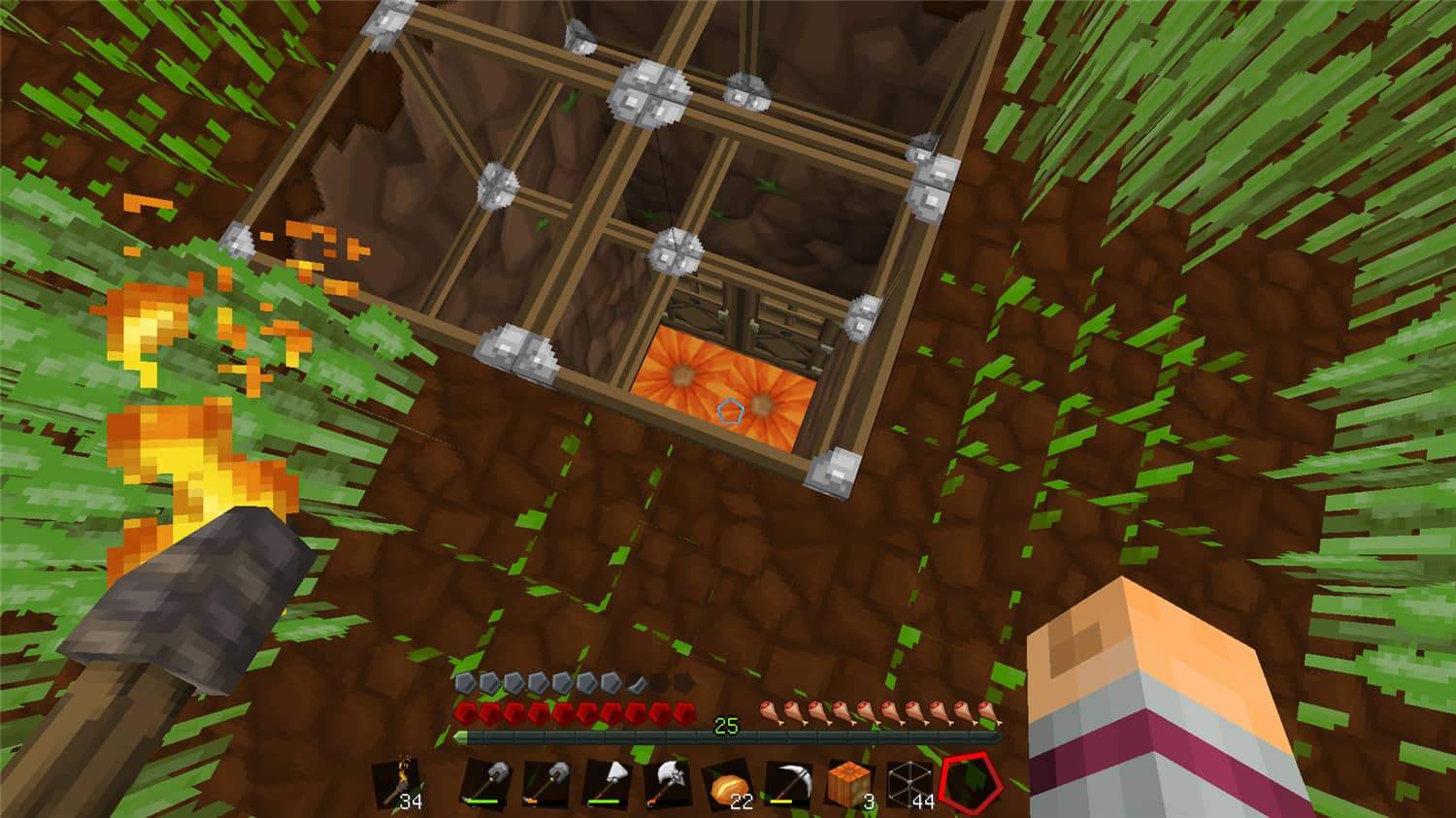Screen dimensions: 1456x818
Task: Equip the stone shovel with green durability
Action: (x=486, y=782)
